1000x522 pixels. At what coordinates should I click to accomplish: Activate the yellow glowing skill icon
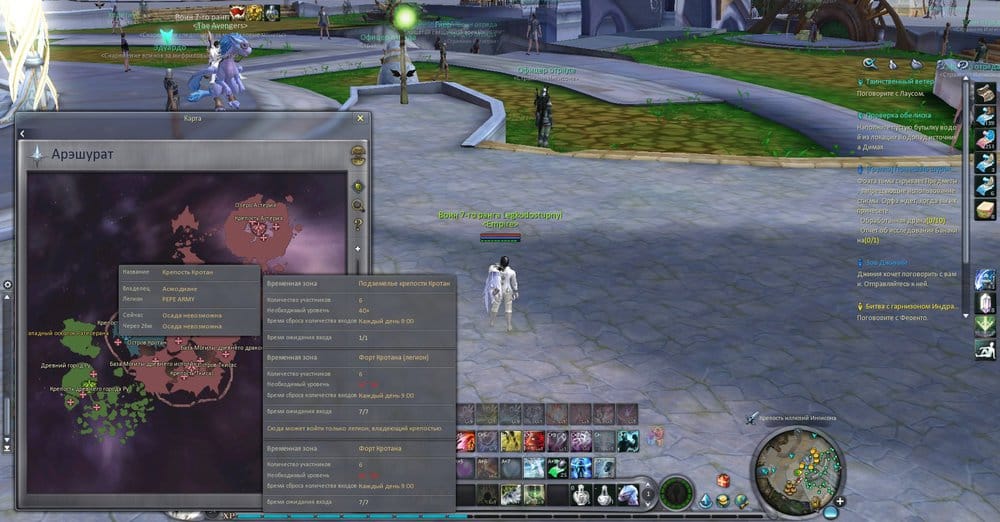(x=511, y=441)
